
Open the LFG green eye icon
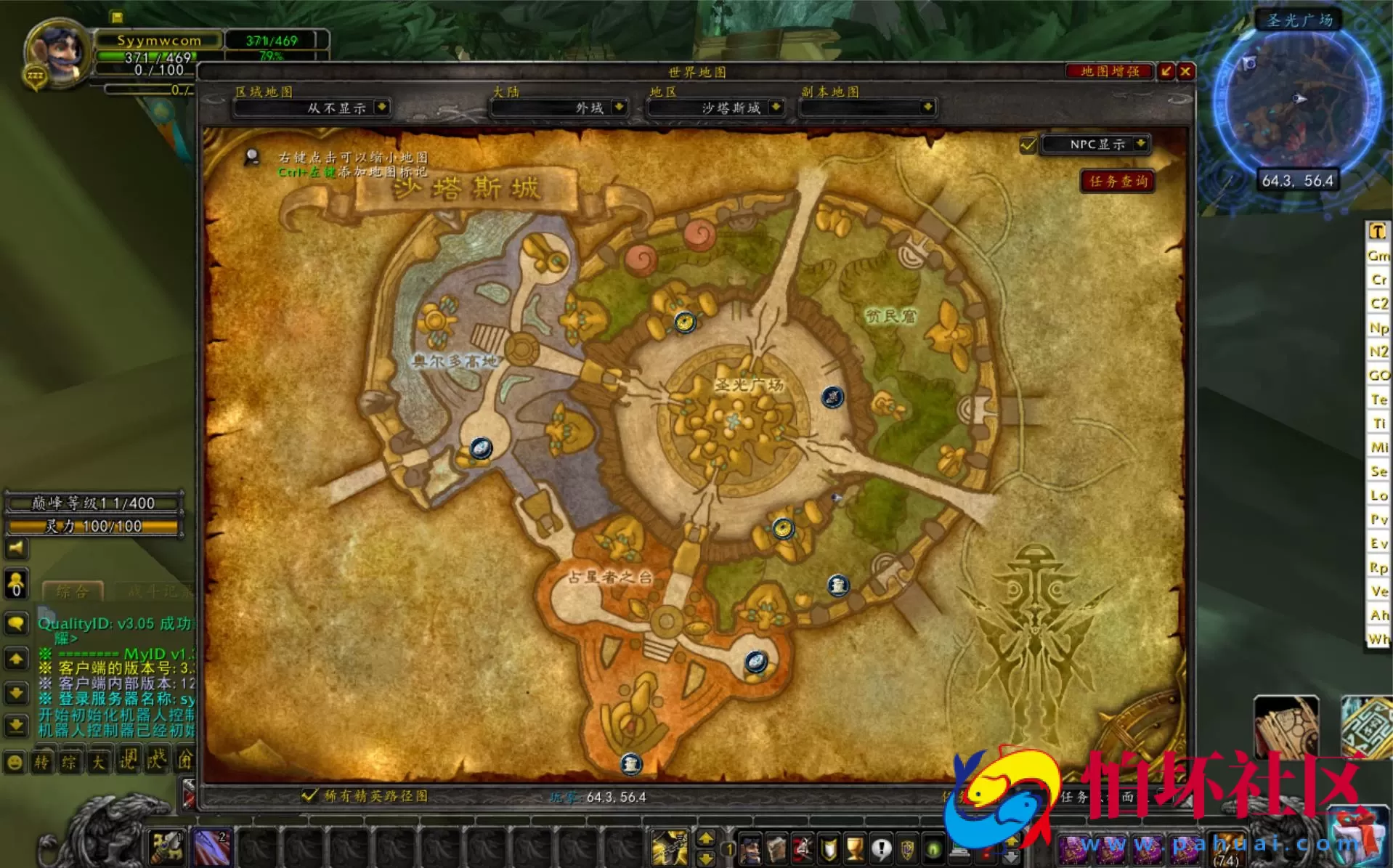click(x=933, y=848)
